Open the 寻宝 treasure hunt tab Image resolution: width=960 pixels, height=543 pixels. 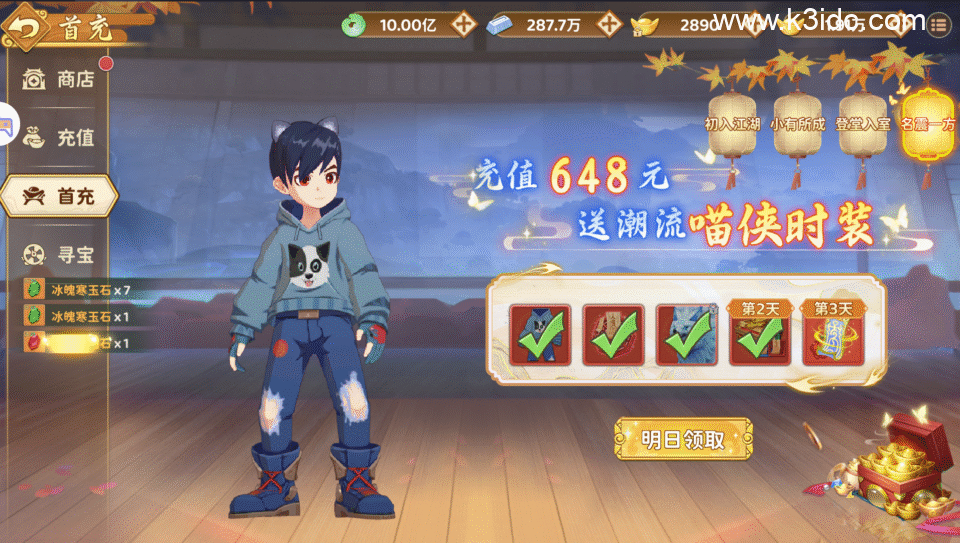tap(60, 254)
